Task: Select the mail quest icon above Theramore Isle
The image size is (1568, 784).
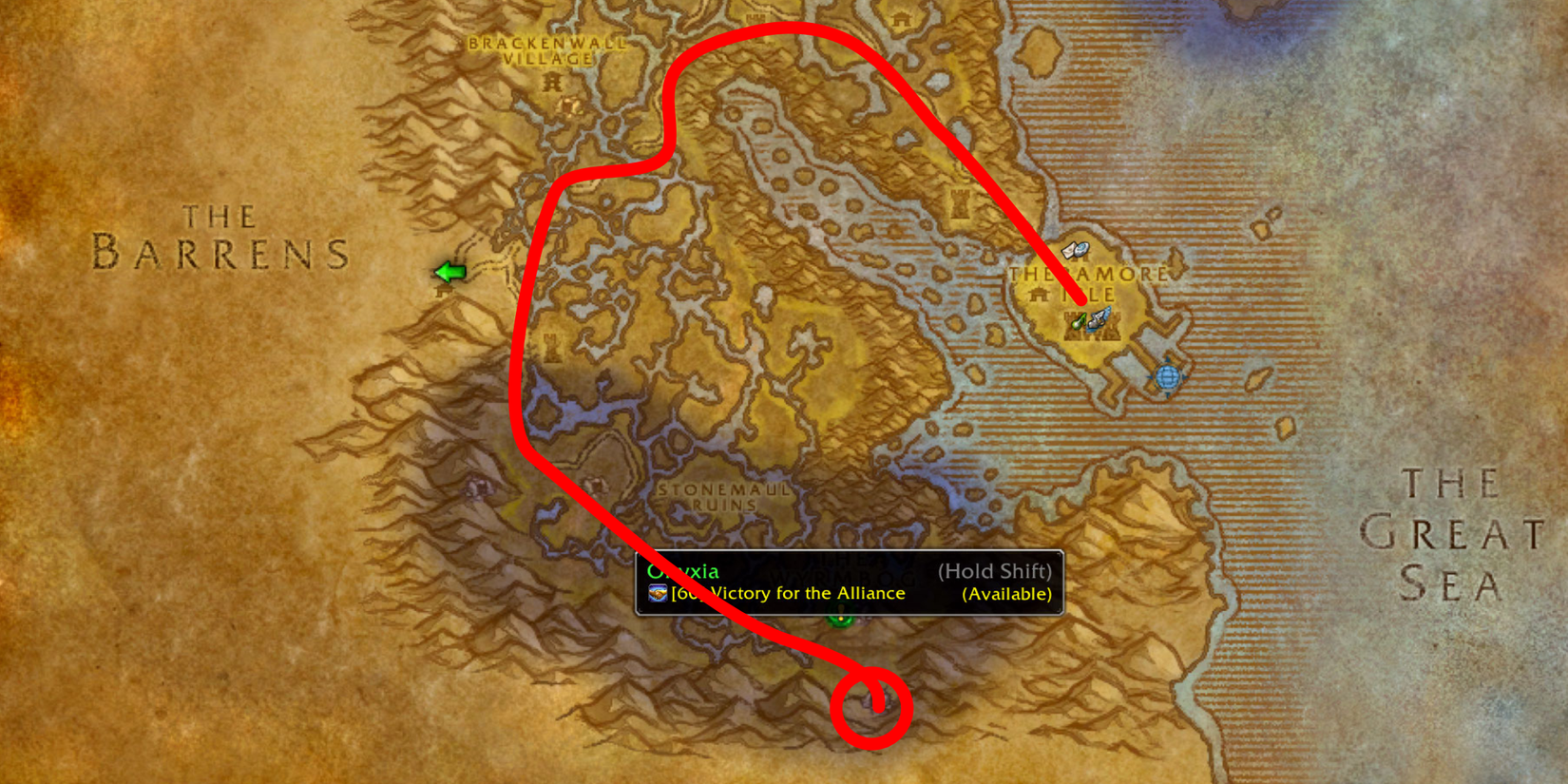Action: [x=1068, y=251]
